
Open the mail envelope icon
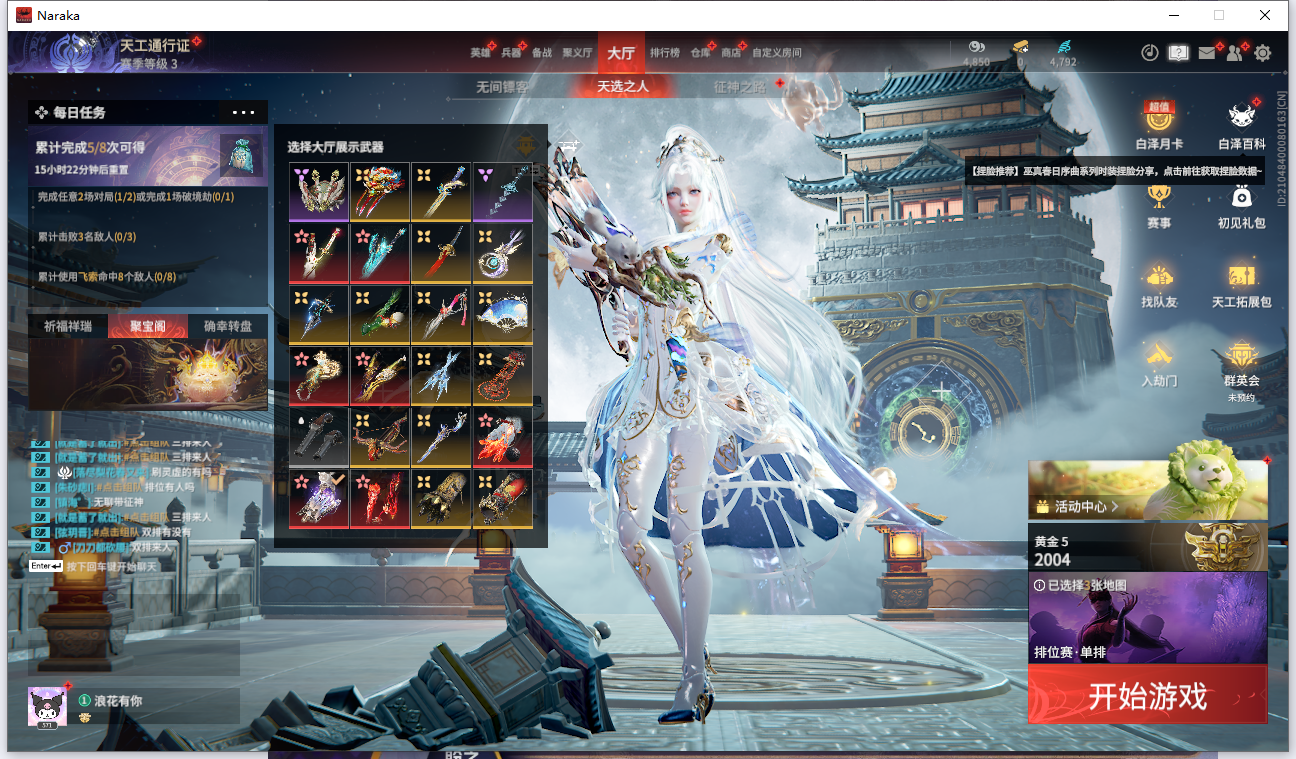(1207, 53)
